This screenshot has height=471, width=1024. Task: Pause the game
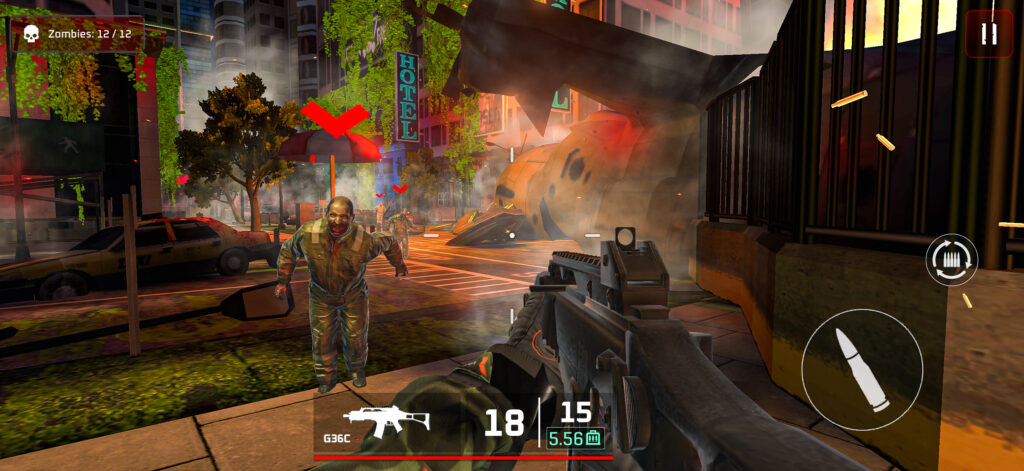(x=989, y=34)
